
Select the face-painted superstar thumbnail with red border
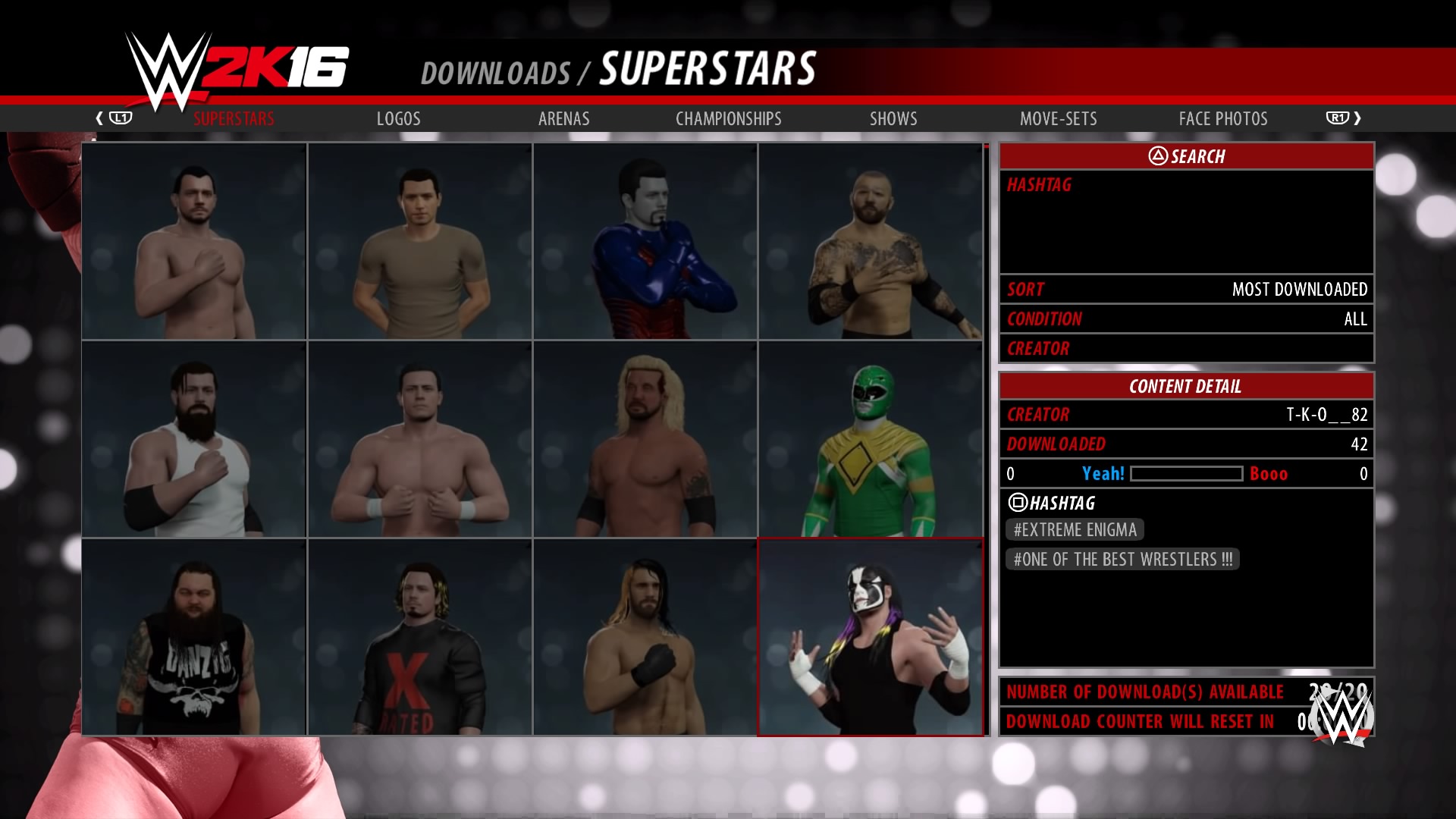871,635
